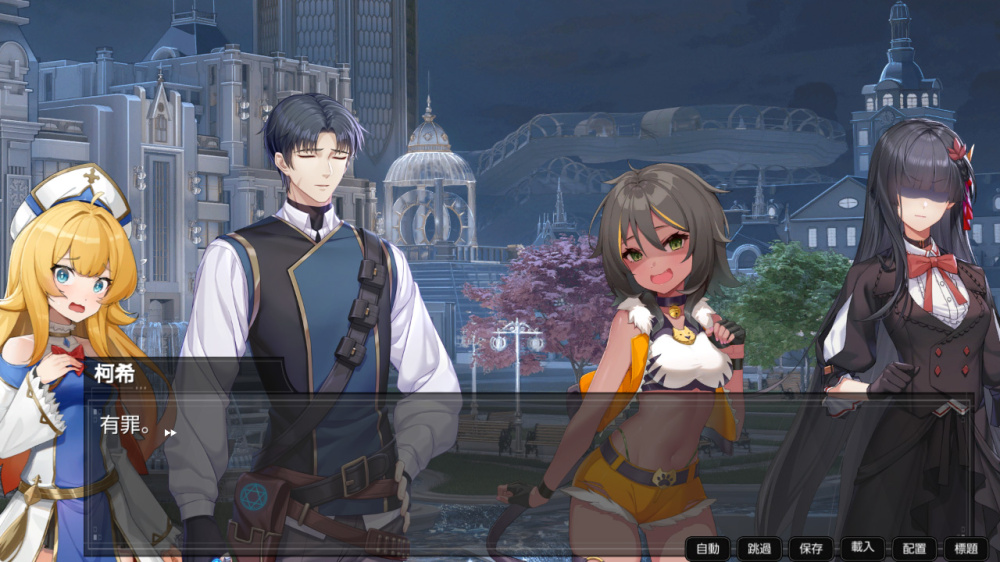Viewport: 1000px width, 562px height.
Task: Open the 配置 settings screen
Action: click(914, 548)
